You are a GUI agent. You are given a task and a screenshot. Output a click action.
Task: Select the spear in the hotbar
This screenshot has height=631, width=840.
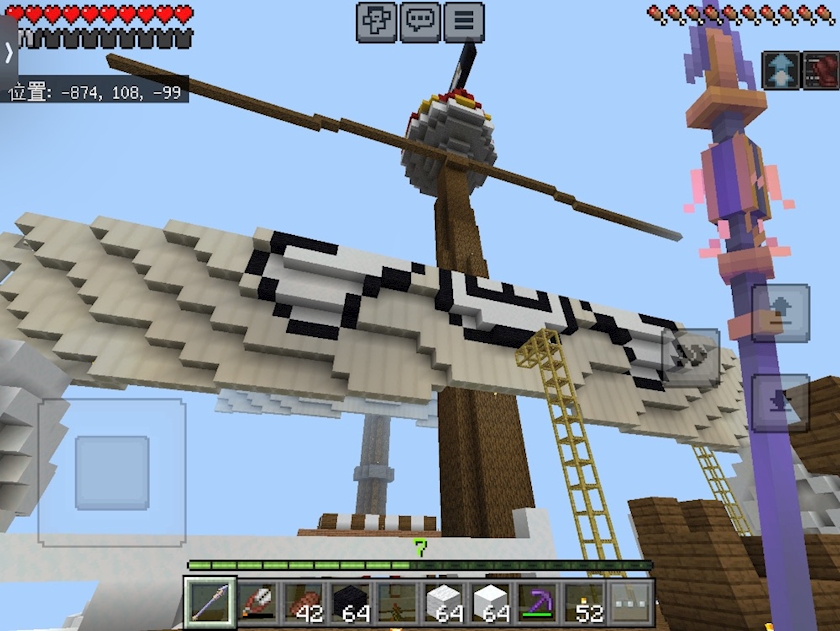point(211,602)
